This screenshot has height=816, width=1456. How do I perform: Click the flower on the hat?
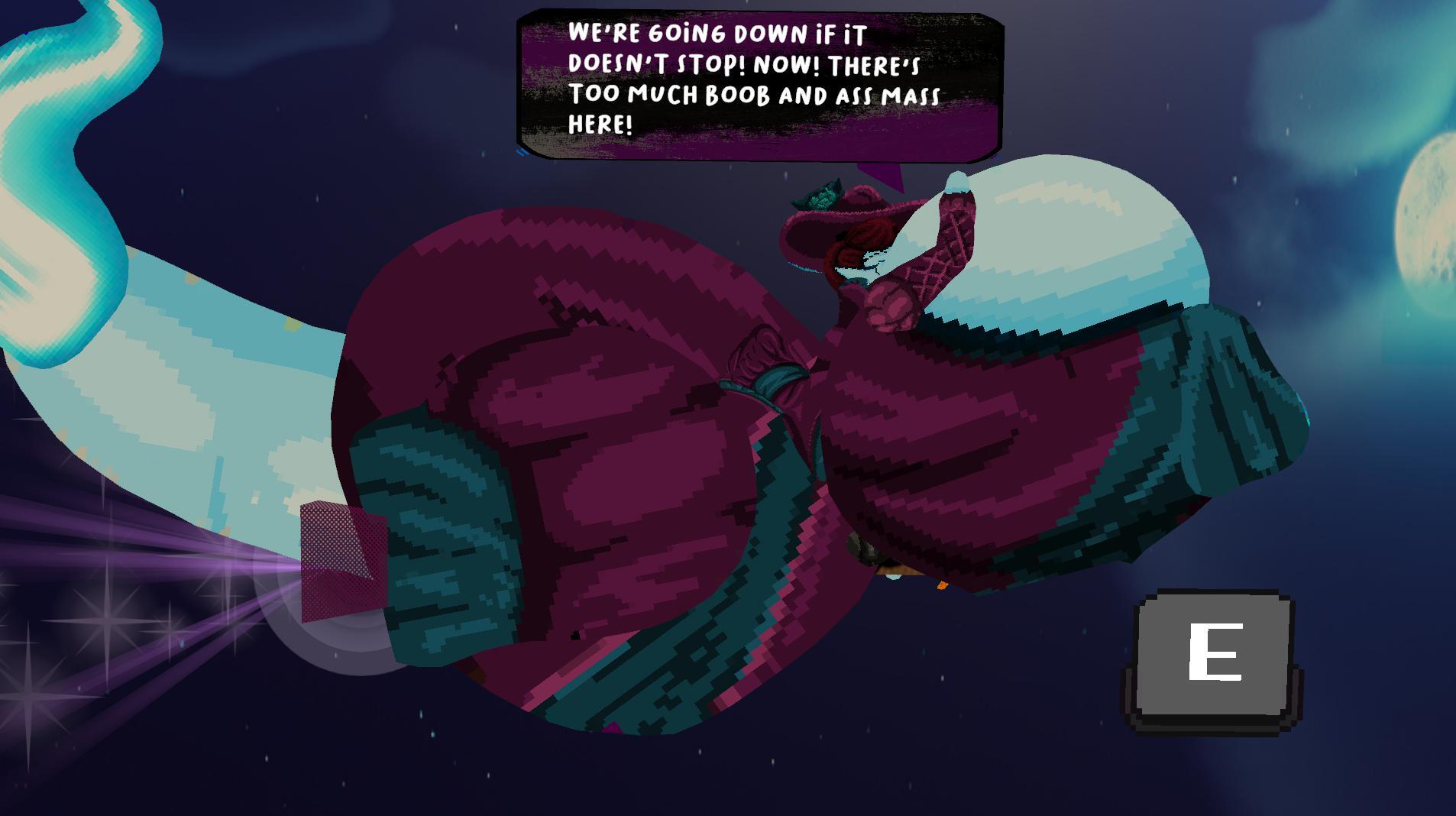point(817,195)
